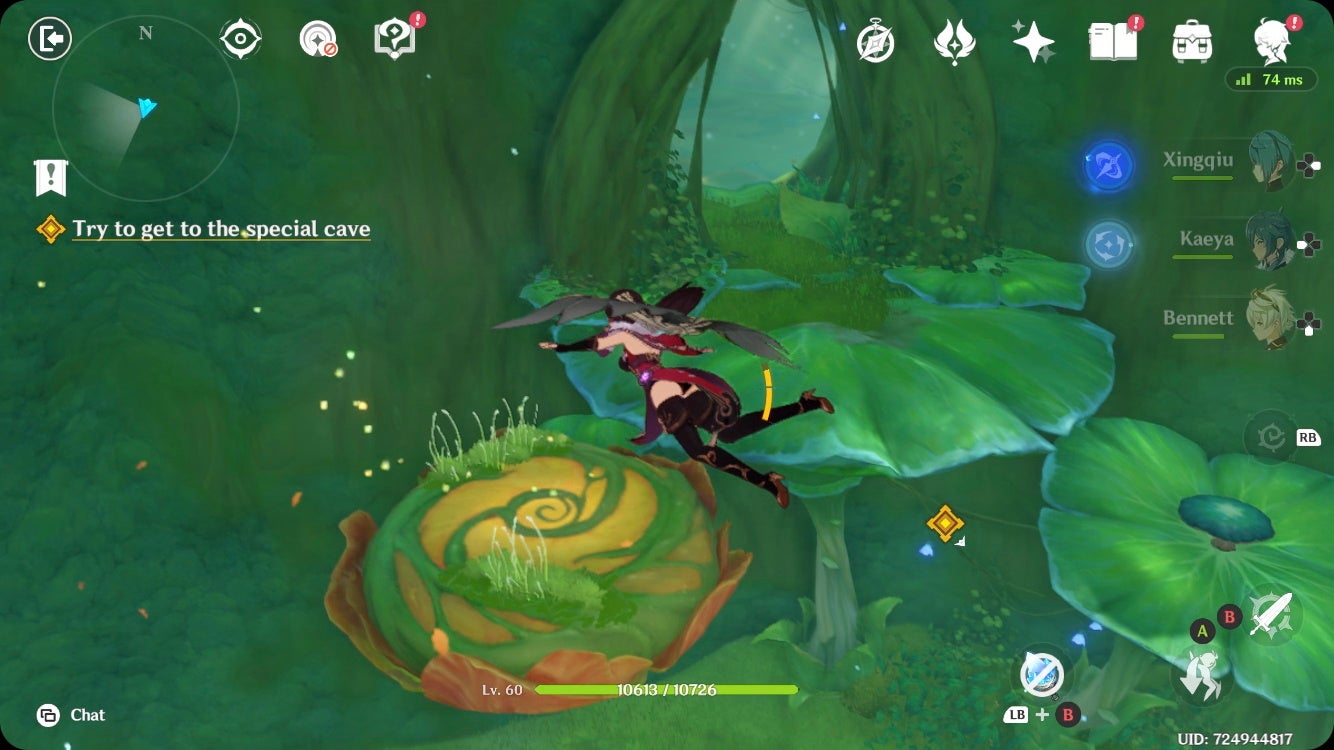Open the Battle Pass wings icon
The width and height of the screenshot is (1334, 750).
[x=955, y=41]
